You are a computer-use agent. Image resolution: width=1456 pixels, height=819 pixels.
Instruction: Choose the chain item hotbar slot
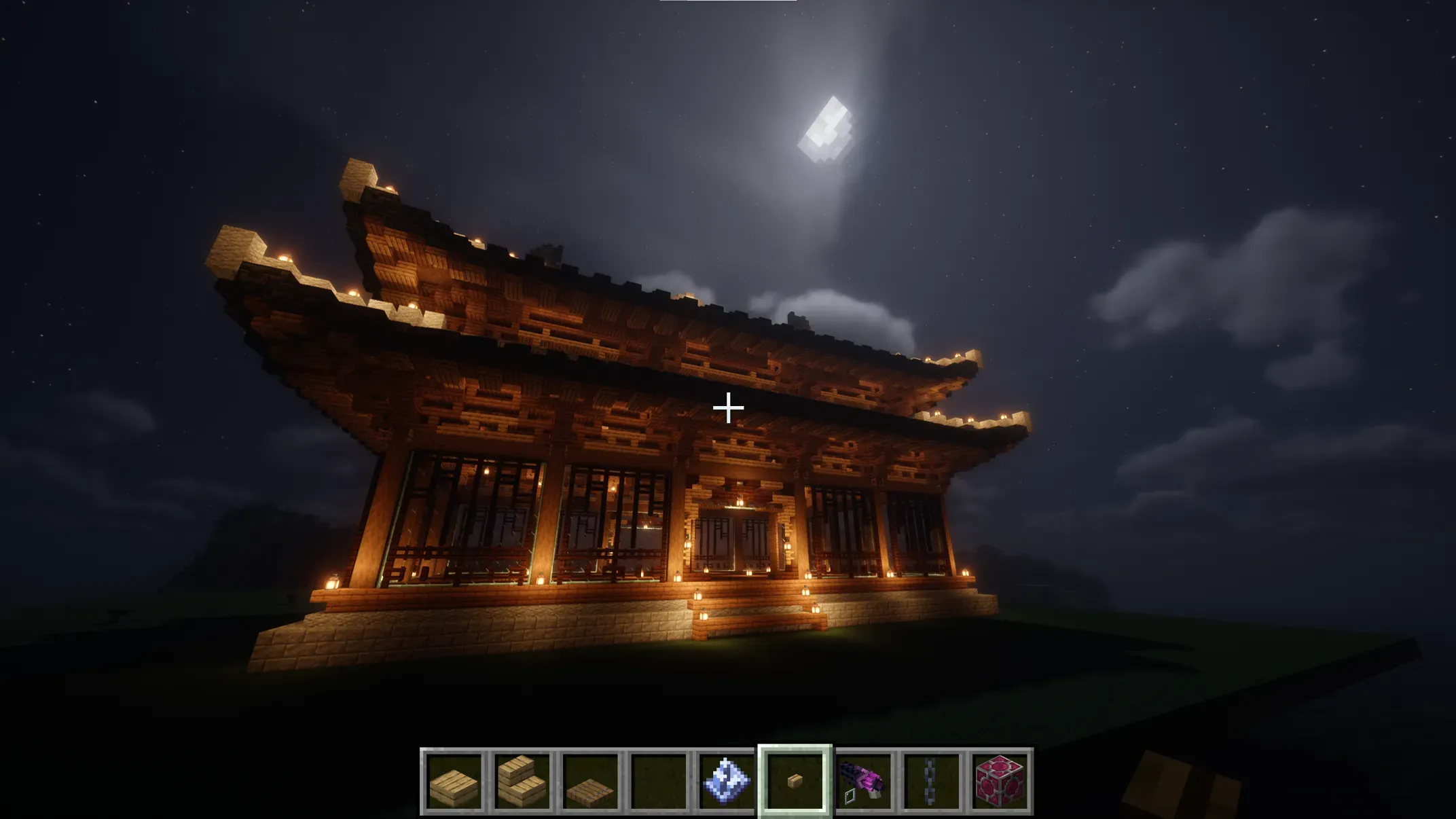931,782
